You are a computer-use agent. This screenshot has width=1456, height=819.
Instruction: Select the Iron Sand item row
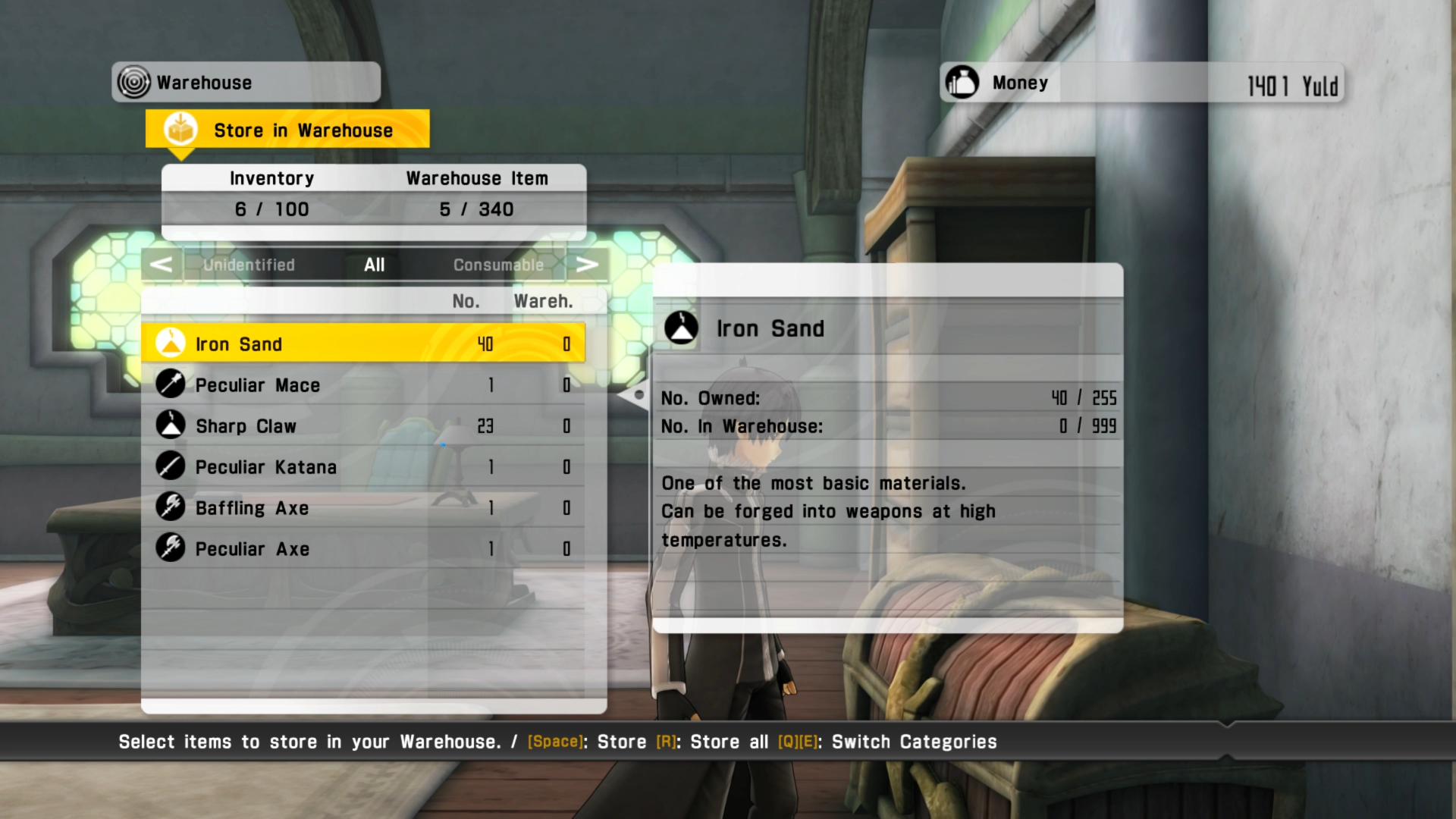pos(362,344)
